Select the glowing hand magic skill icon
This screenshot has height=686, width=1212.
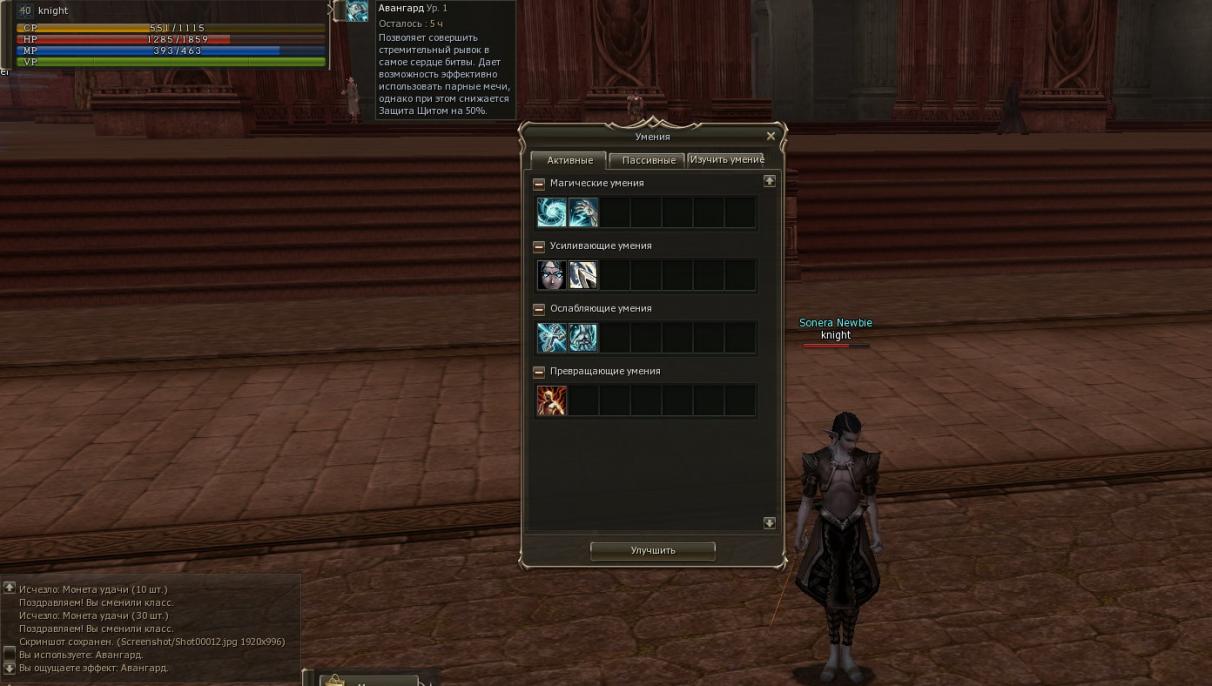(583, 212)
